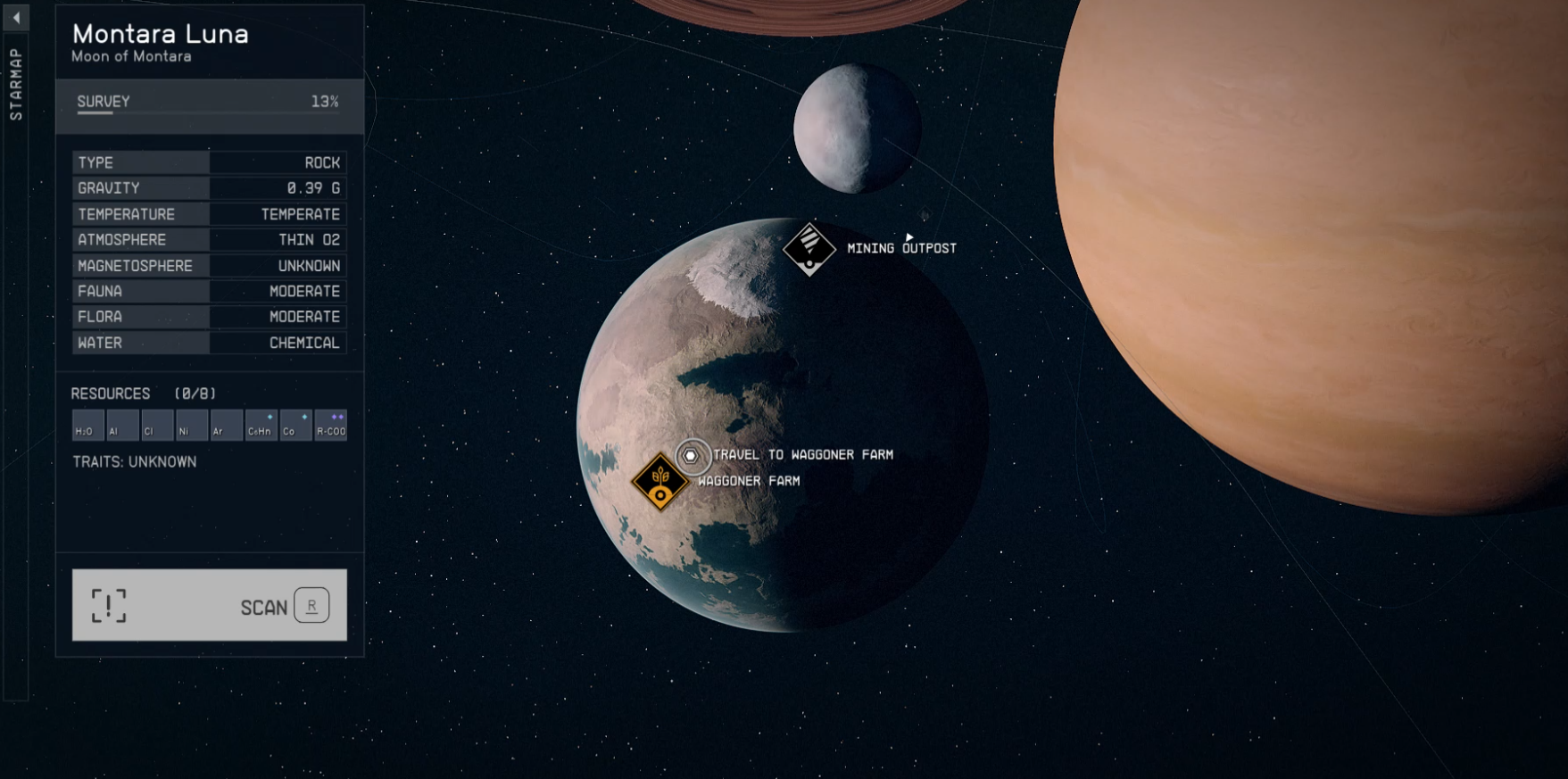
Task: Open the Mining Outpost expand arrow
Action: 908,237
